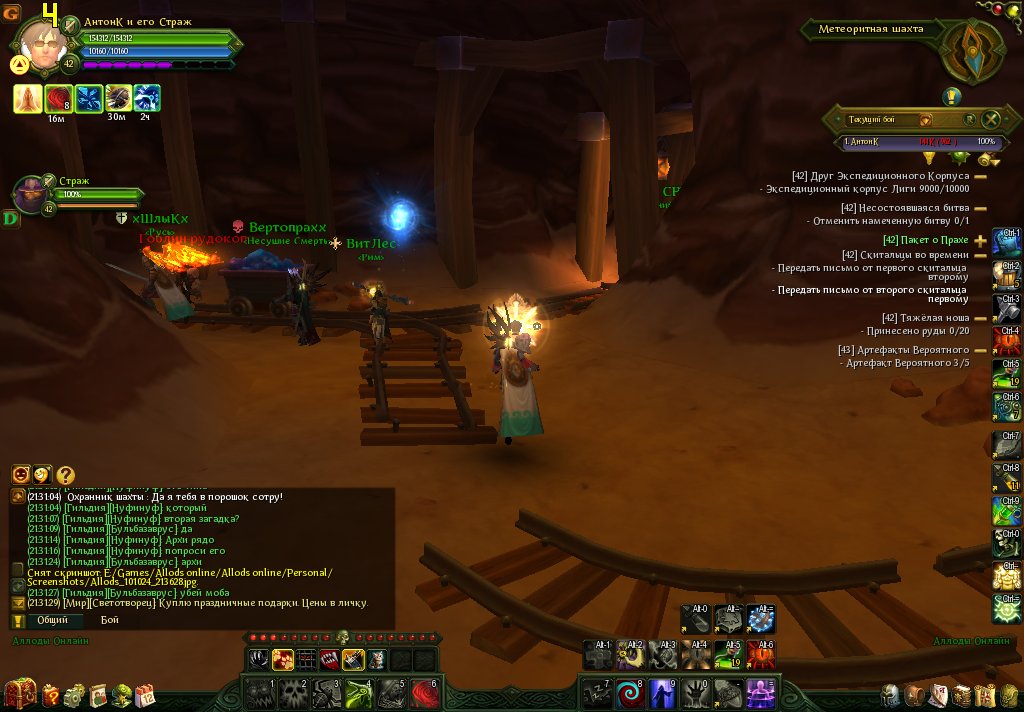Activate the red spiral ability in slot 8

coord(632,693)
